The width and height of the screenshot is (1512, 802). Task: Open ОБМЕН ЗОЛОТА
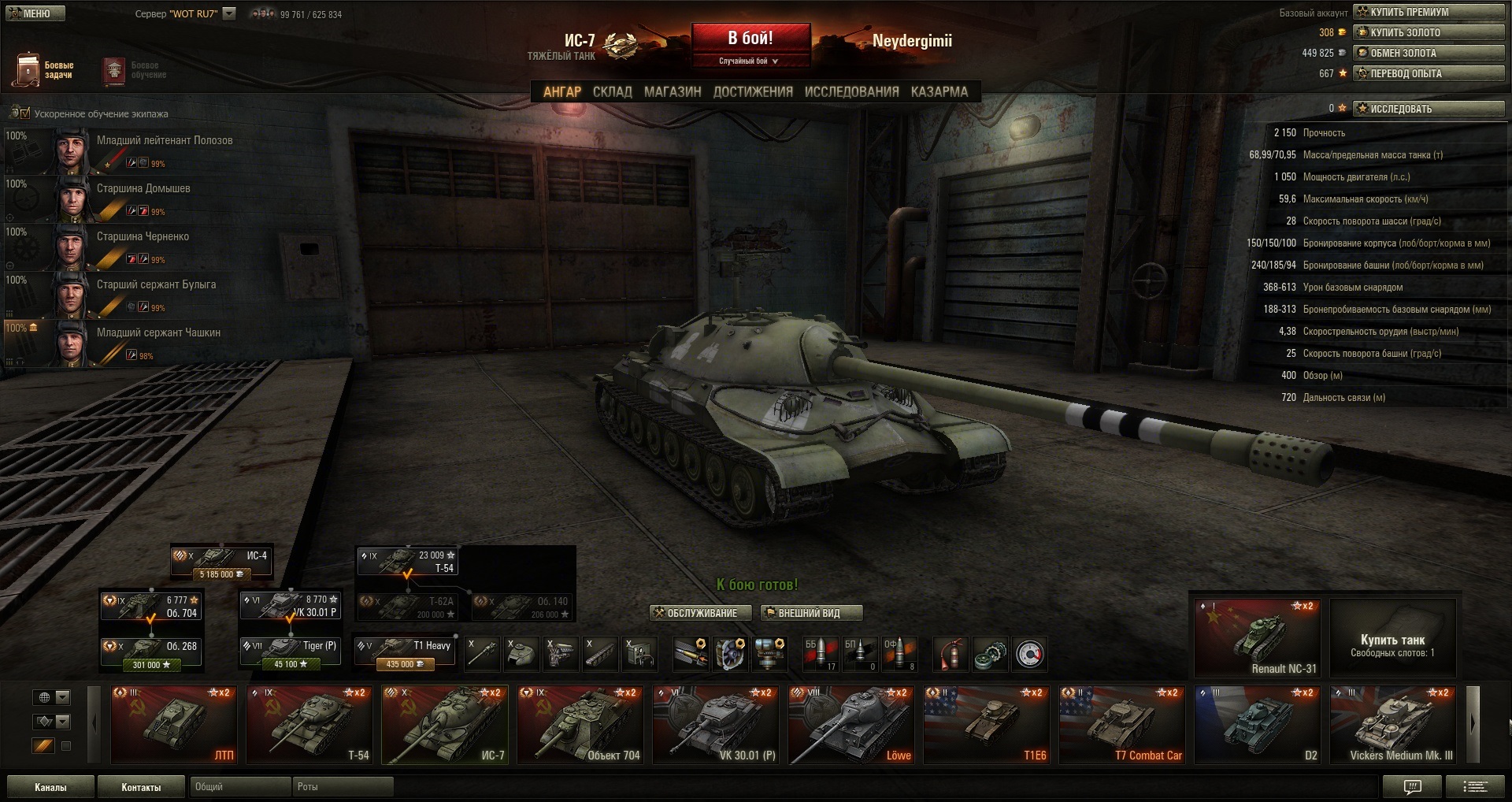1429,53
